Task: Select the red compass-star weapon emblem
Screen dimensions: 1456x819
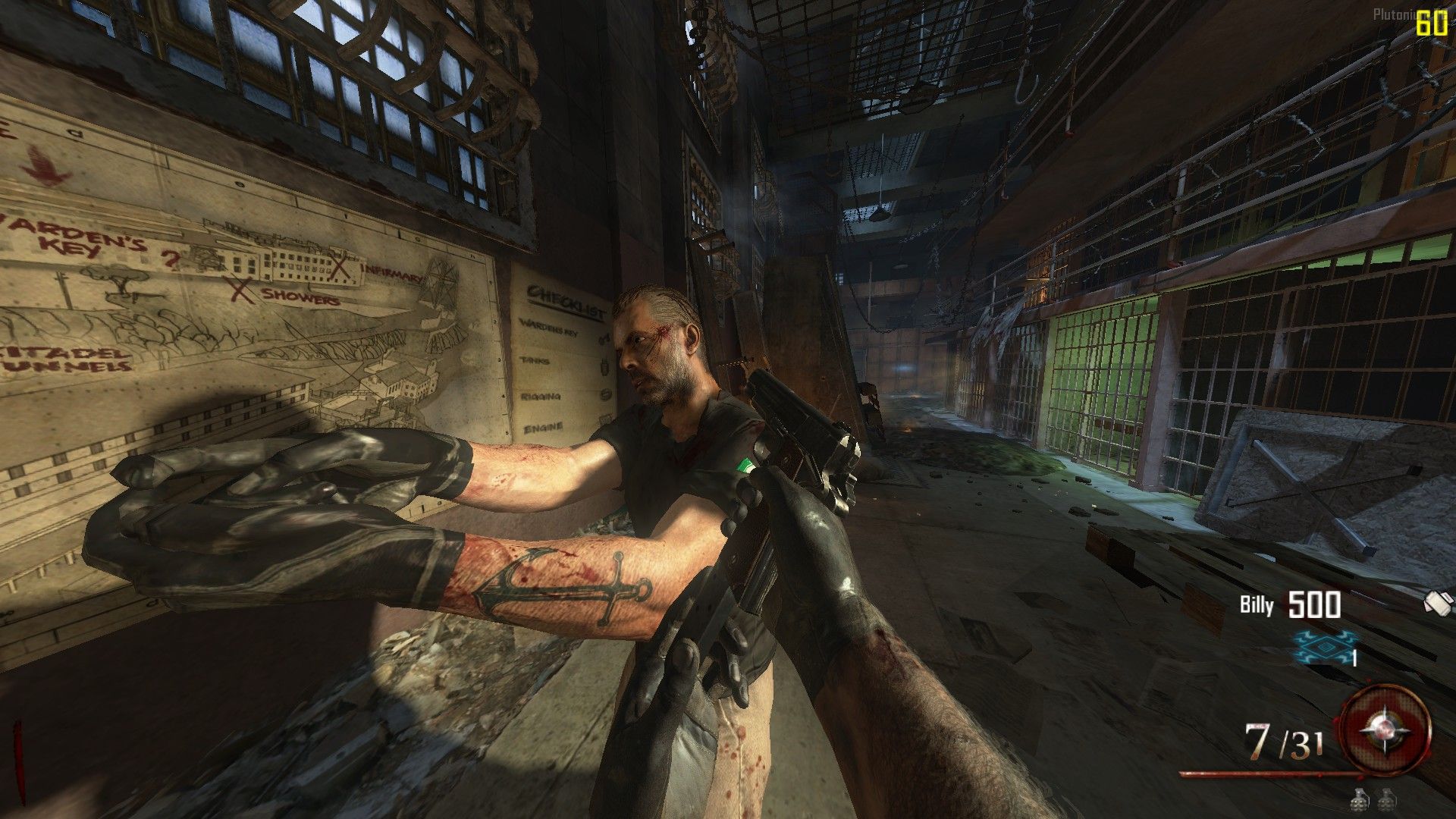Action: (1386, 730)
